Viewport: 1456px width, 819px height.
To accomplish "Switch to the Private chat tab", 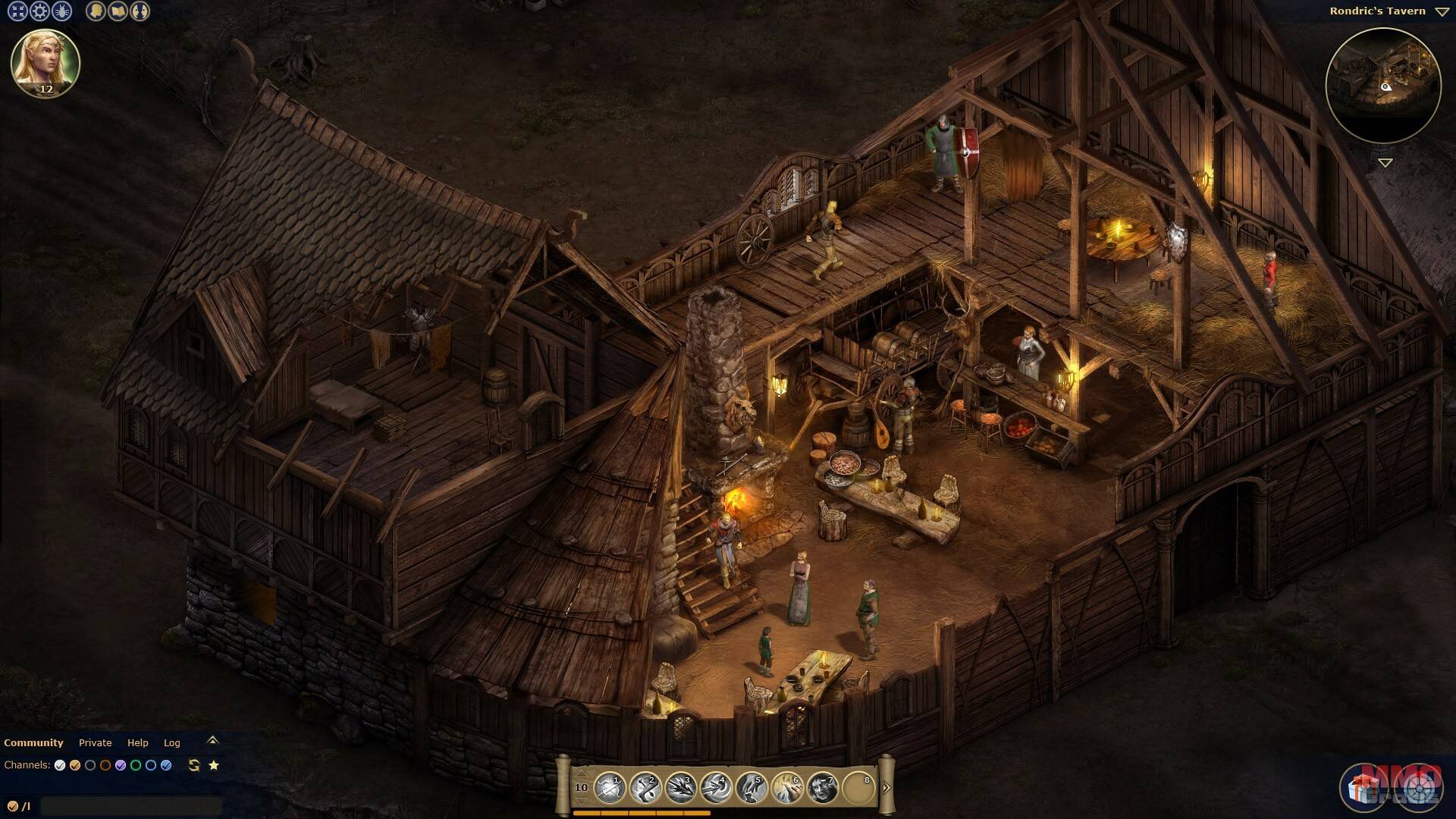I will (95, 742).
